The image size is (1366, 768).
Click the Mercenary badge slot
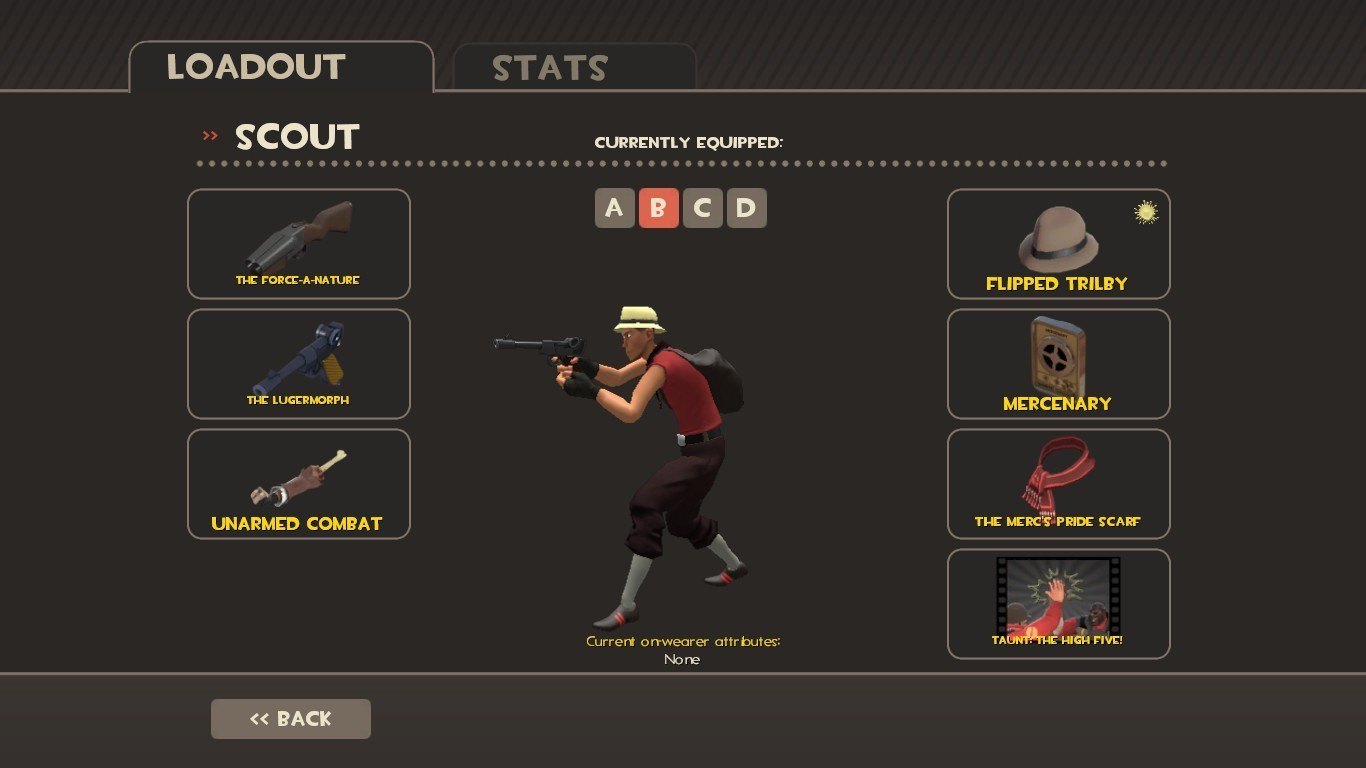(1058, 364)
